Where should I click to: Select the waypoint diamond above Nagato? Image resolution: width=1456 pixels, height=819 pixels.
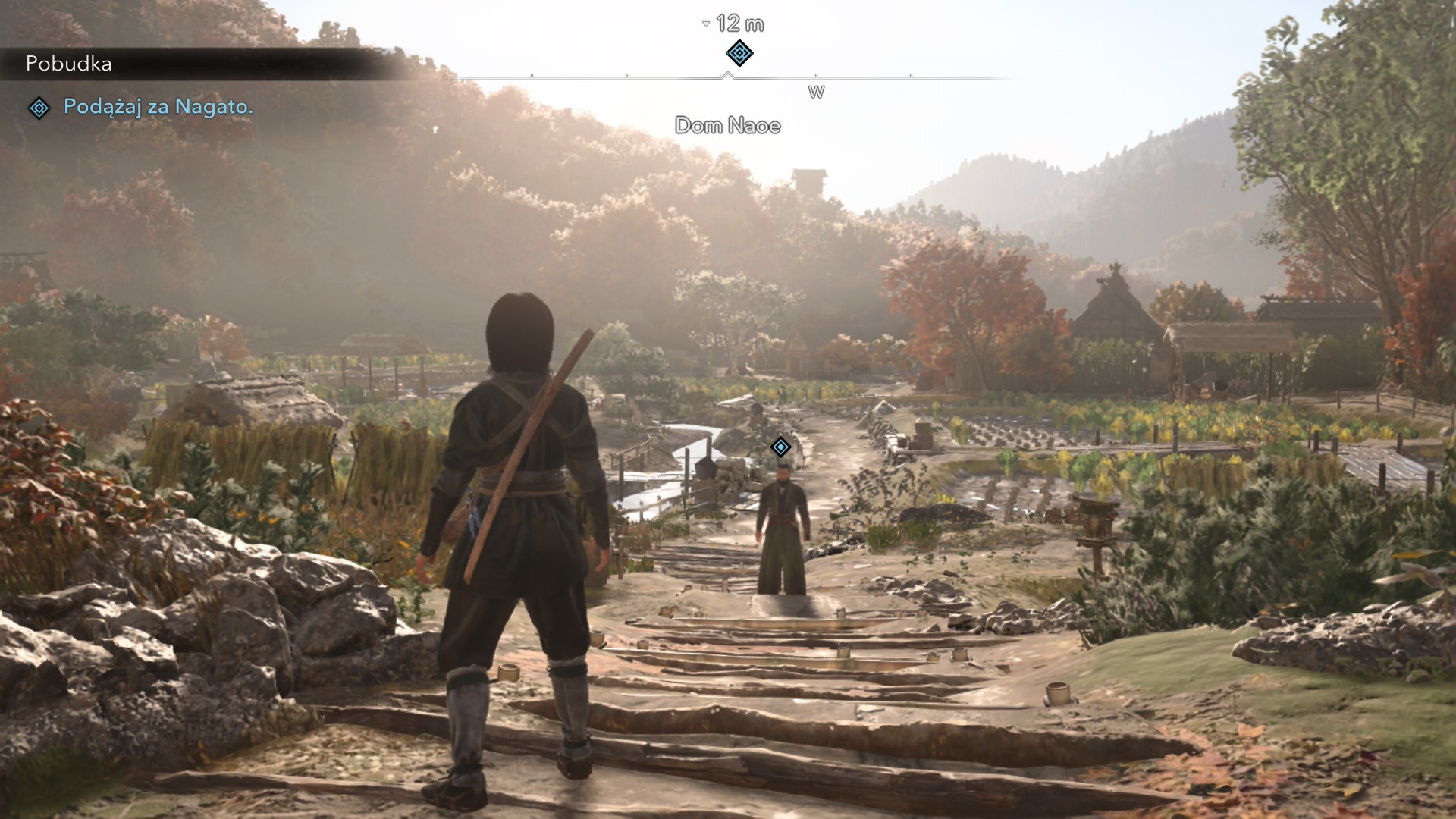(780, 447)
